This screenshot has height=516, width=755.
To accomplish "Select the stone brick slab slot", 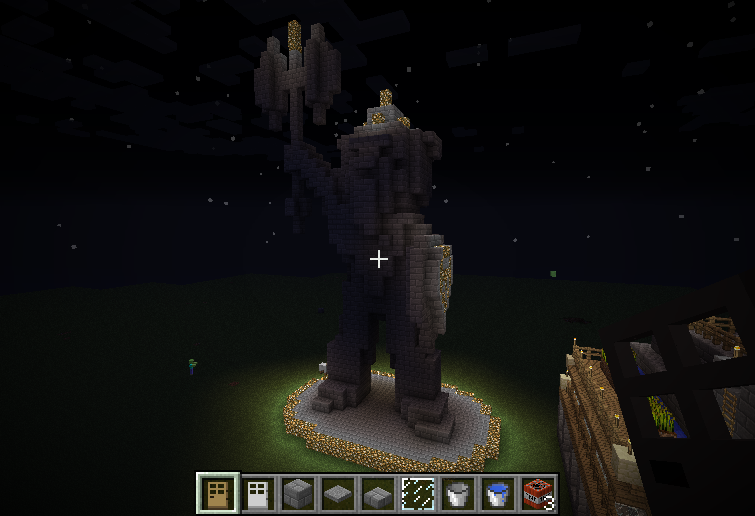I will (376, 492).
